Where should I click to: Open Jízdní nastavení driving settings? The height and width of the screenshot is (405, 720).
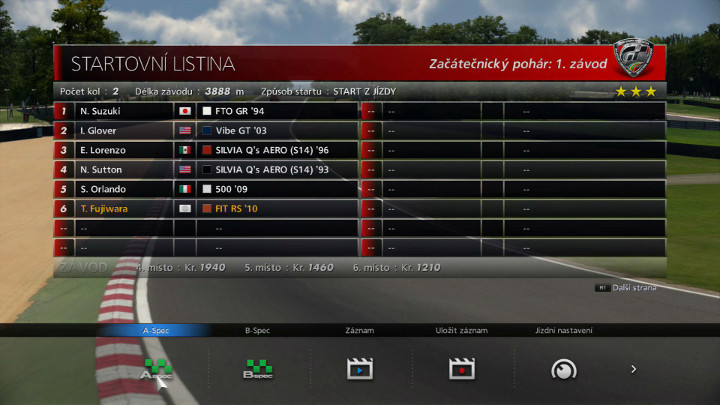coord(564,369)
